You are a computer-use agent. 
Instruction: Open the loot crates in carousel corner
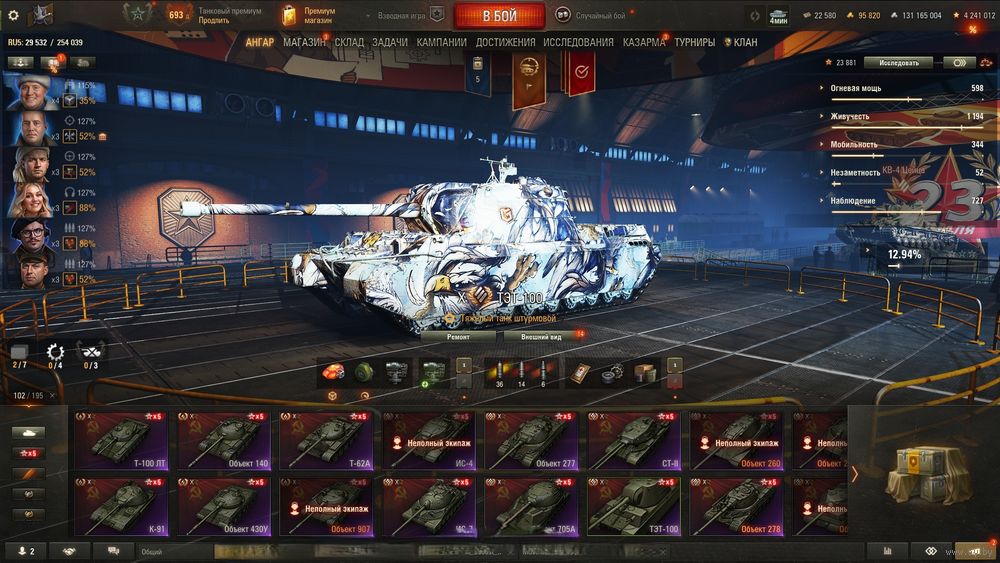[x=928, y=474]
